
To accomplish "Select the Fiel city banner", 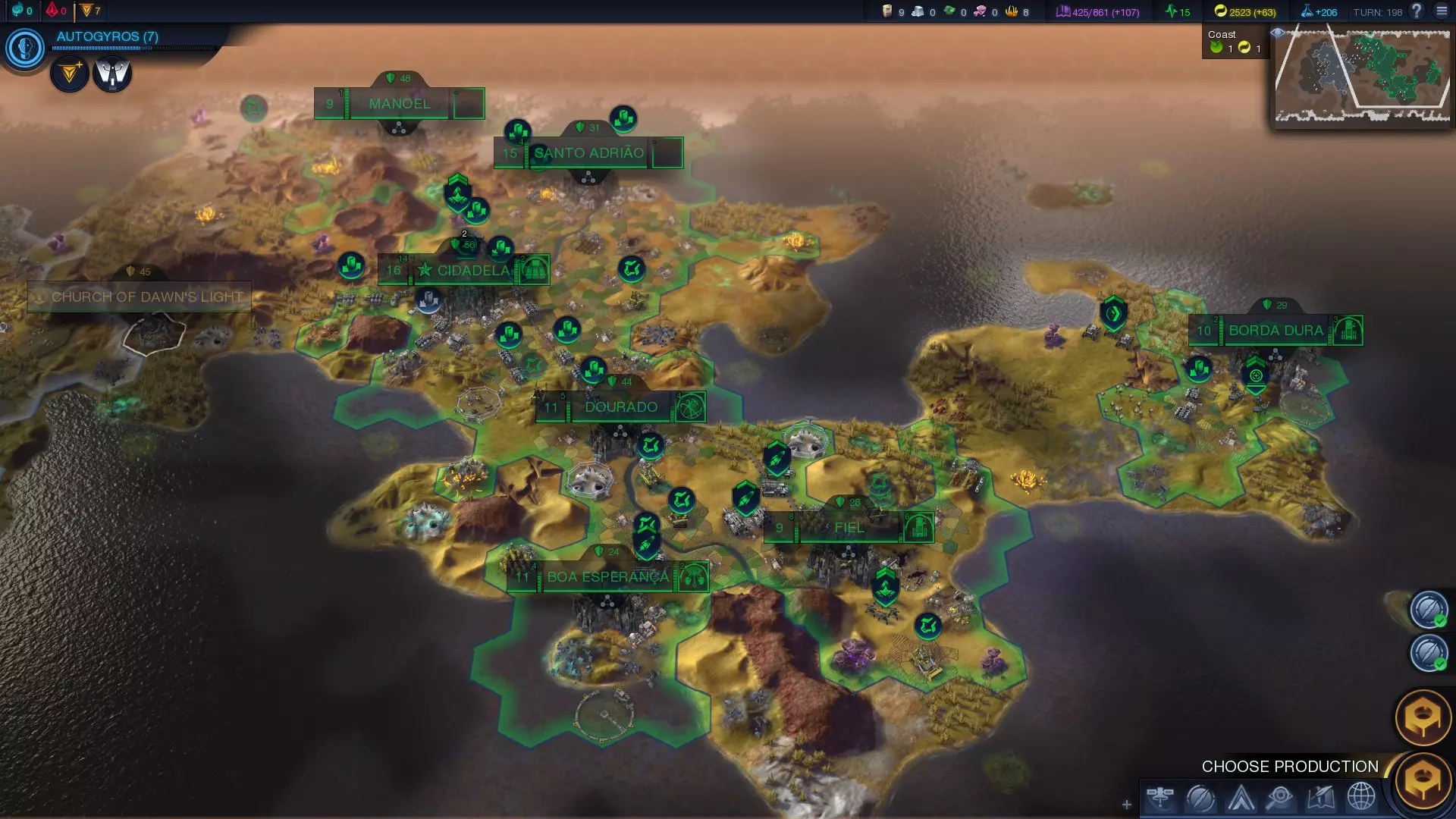I will click(x=849, y=528).
